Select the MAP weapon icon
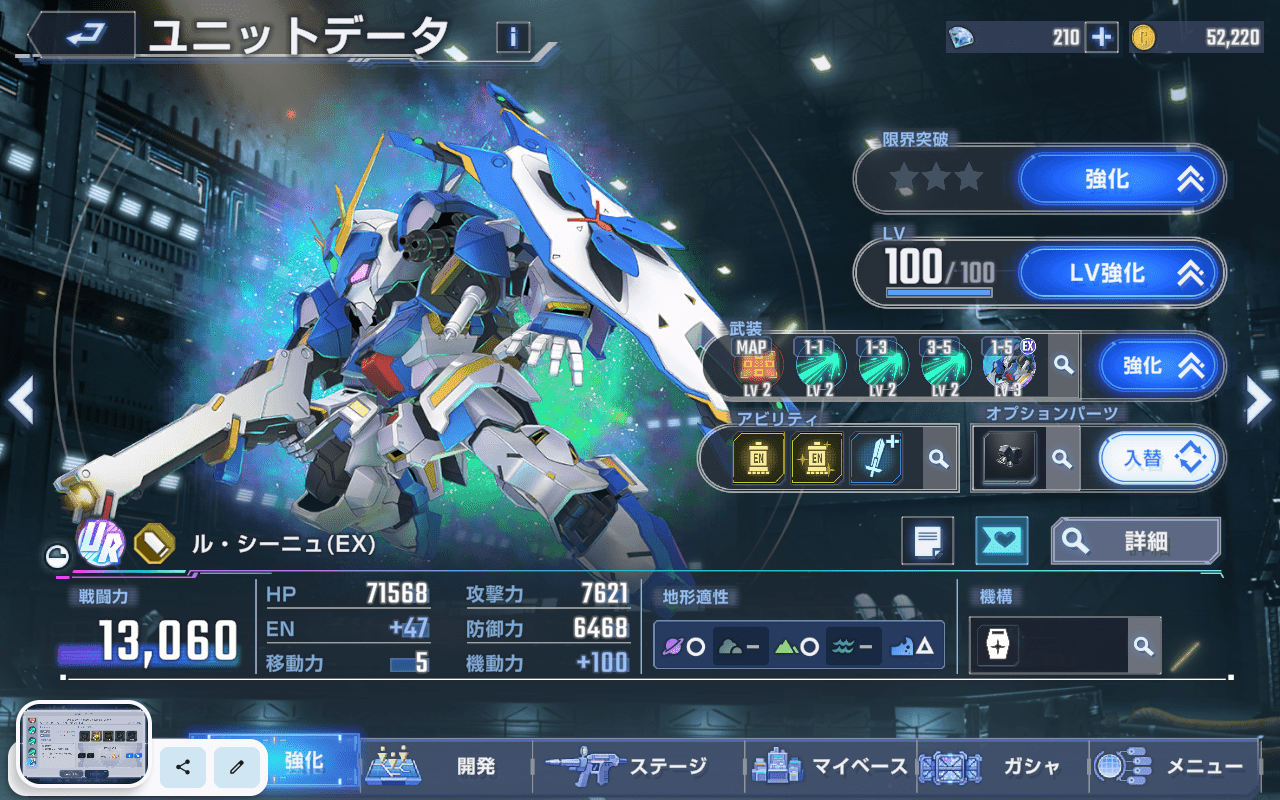The height and width of the screenshot is (800, 1280). (x=755, y=366)
